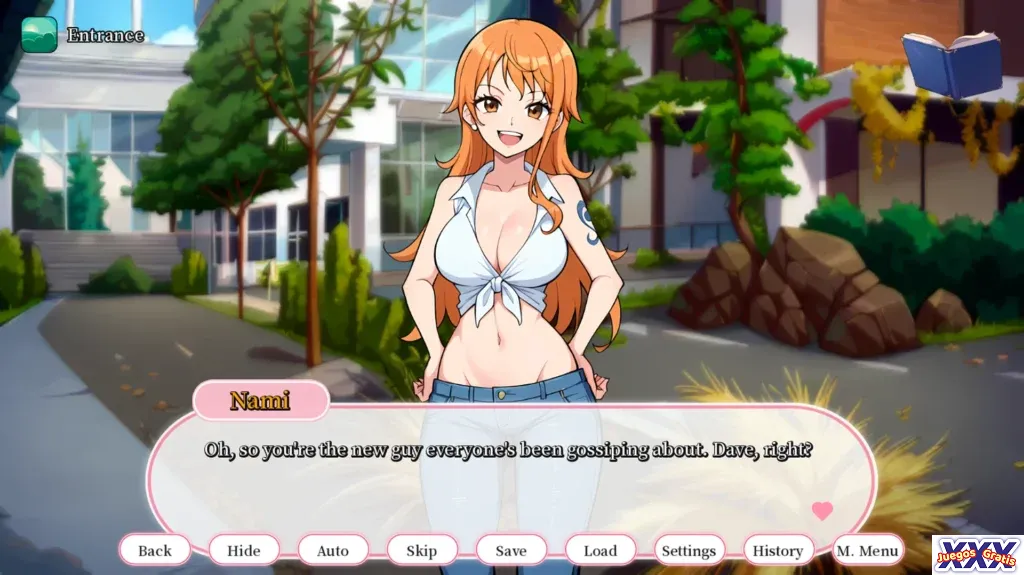Open the blue book journal icon
The image size is (1024, 575).
pos(951,64)
